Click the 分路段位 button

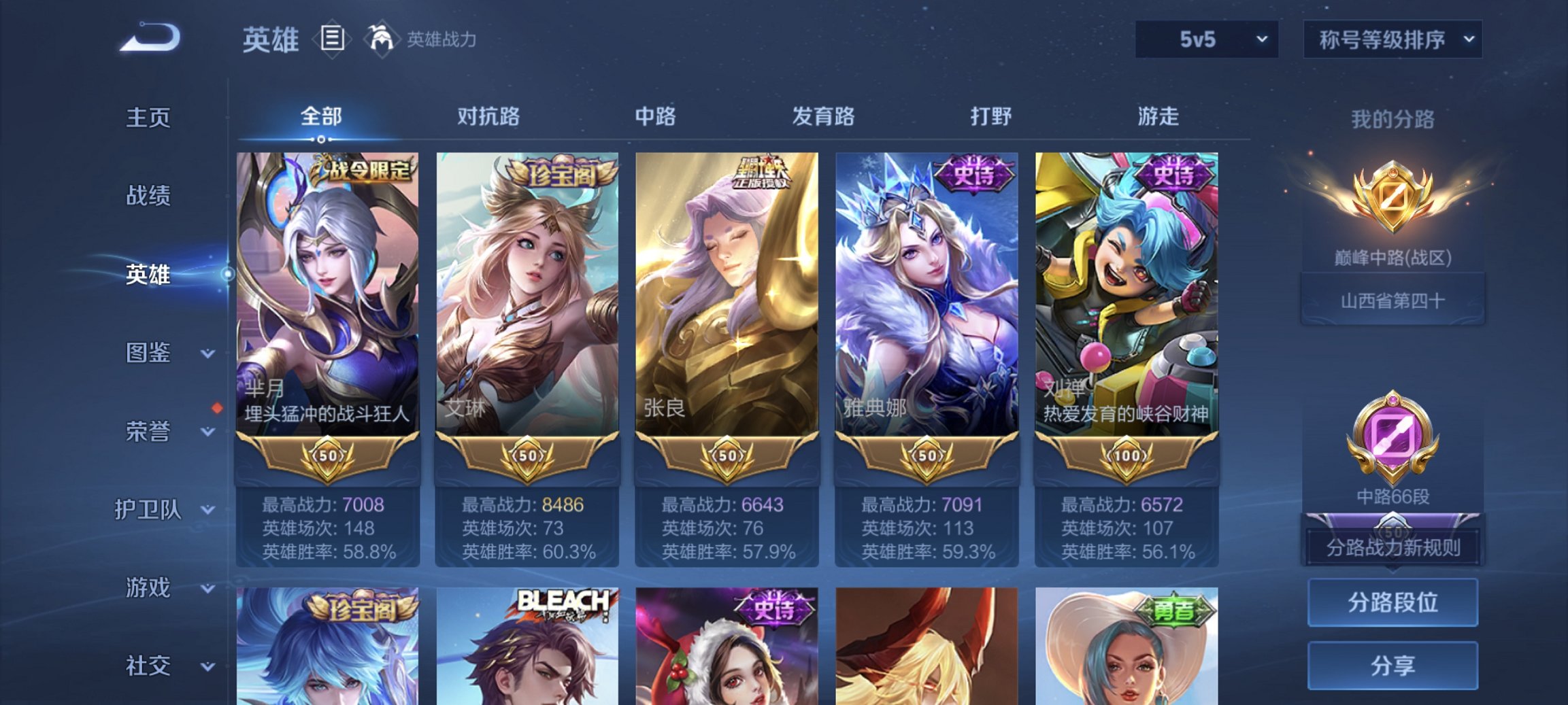pyautogui.click(x=1392, y=603)
